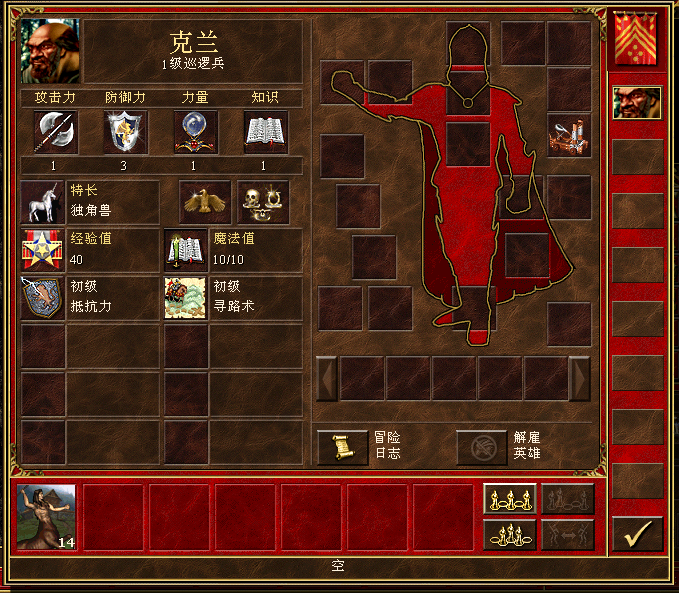Screen dimensions: 679x593
Task: Click Kelan's large hero portrait
Action: pyautogui.click(x=51, y=51)
